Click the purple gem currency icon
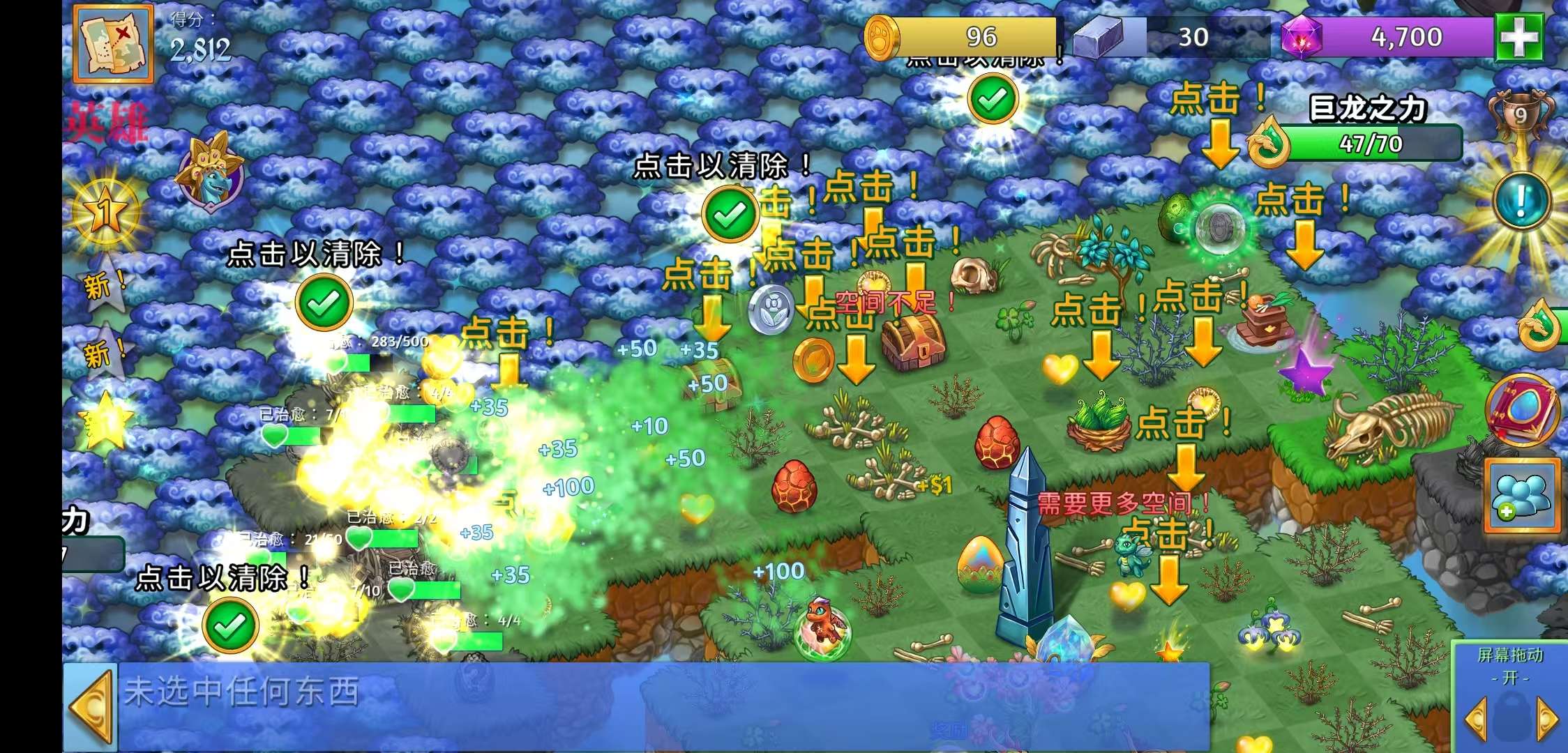 pos(1303,37)
